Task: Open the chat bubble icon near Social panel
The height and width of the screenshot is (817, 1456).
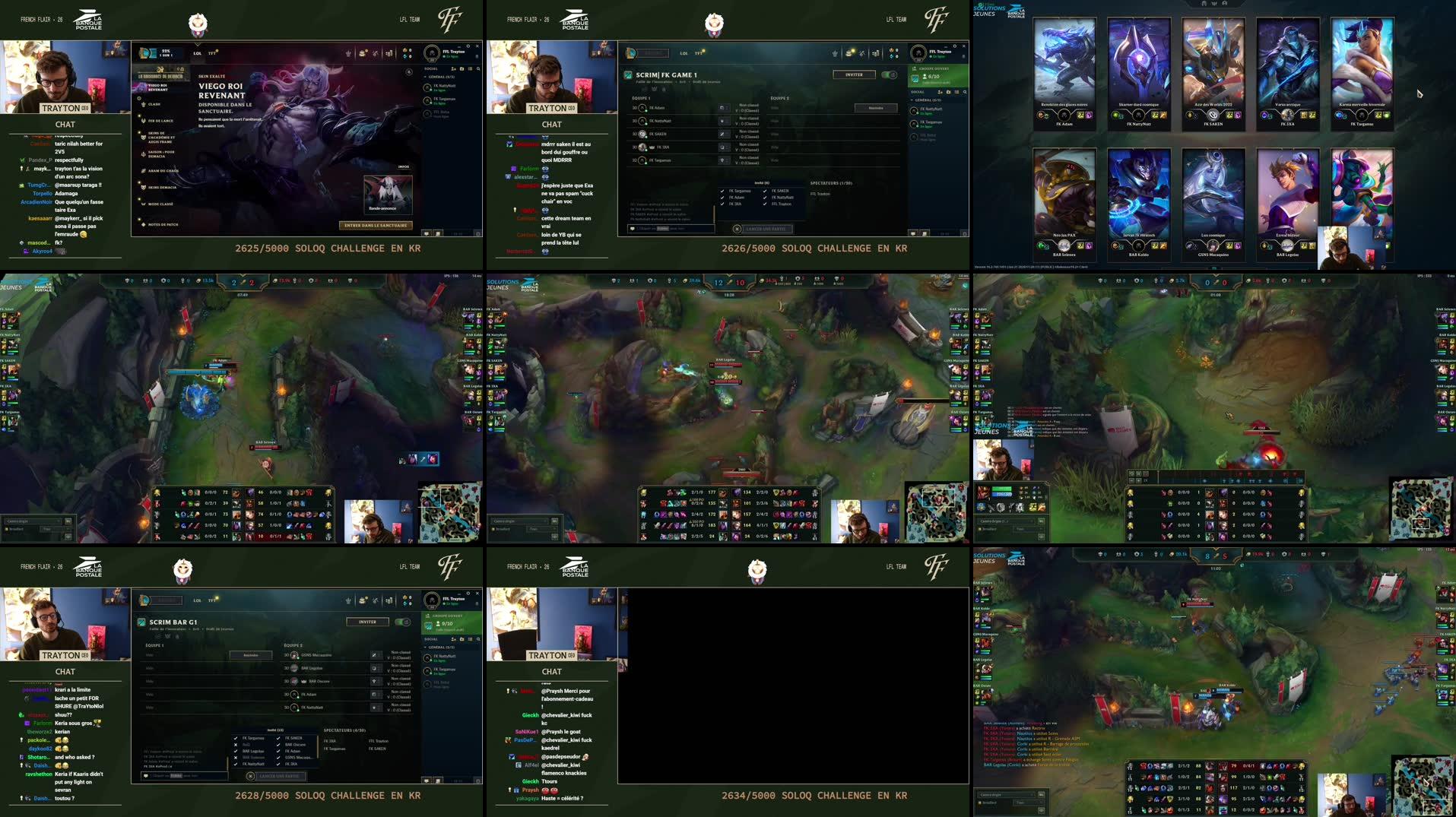Action: coord(912,233)
